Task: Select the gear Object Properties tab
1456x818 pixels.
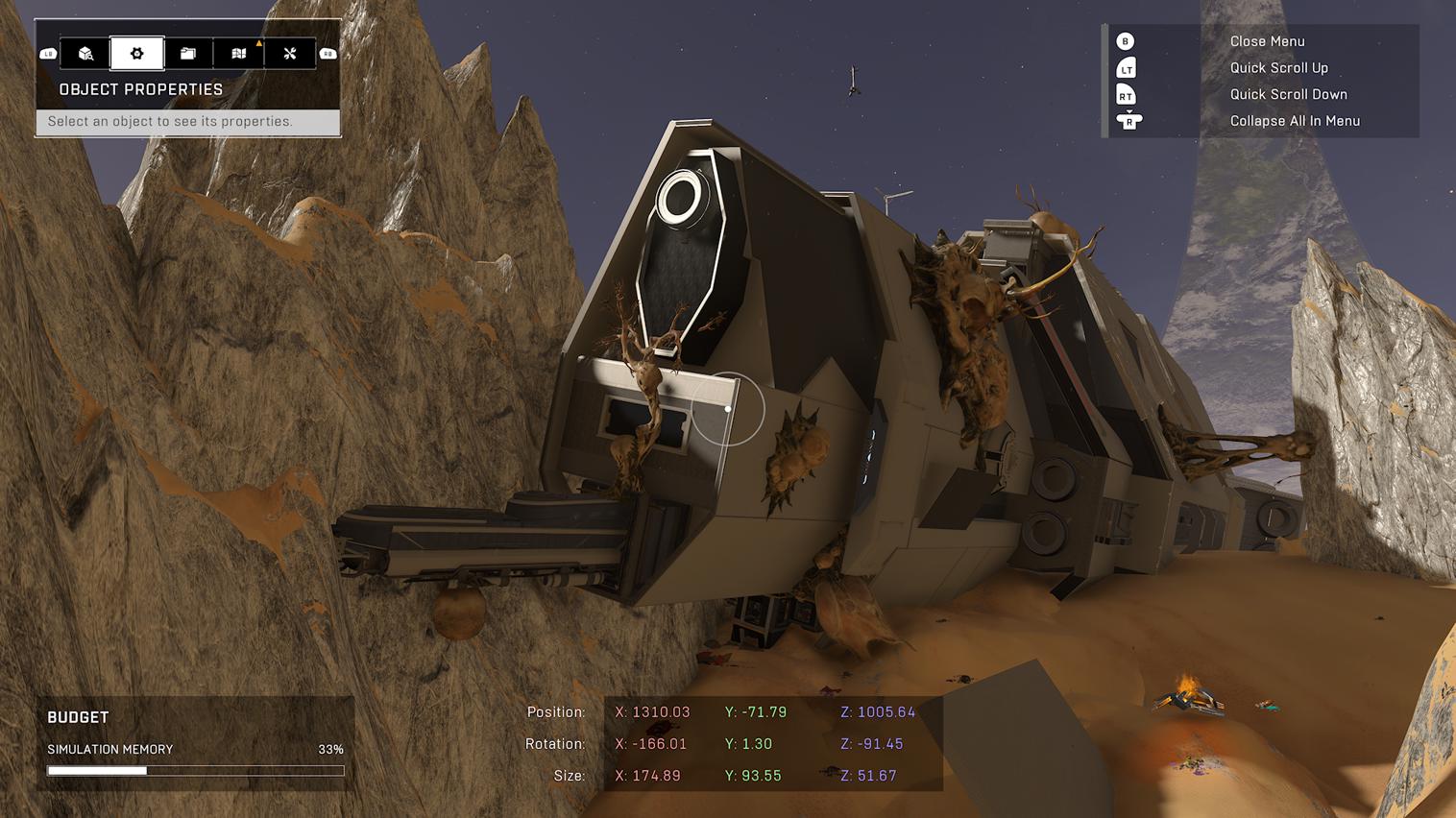Action: [137, 54]
